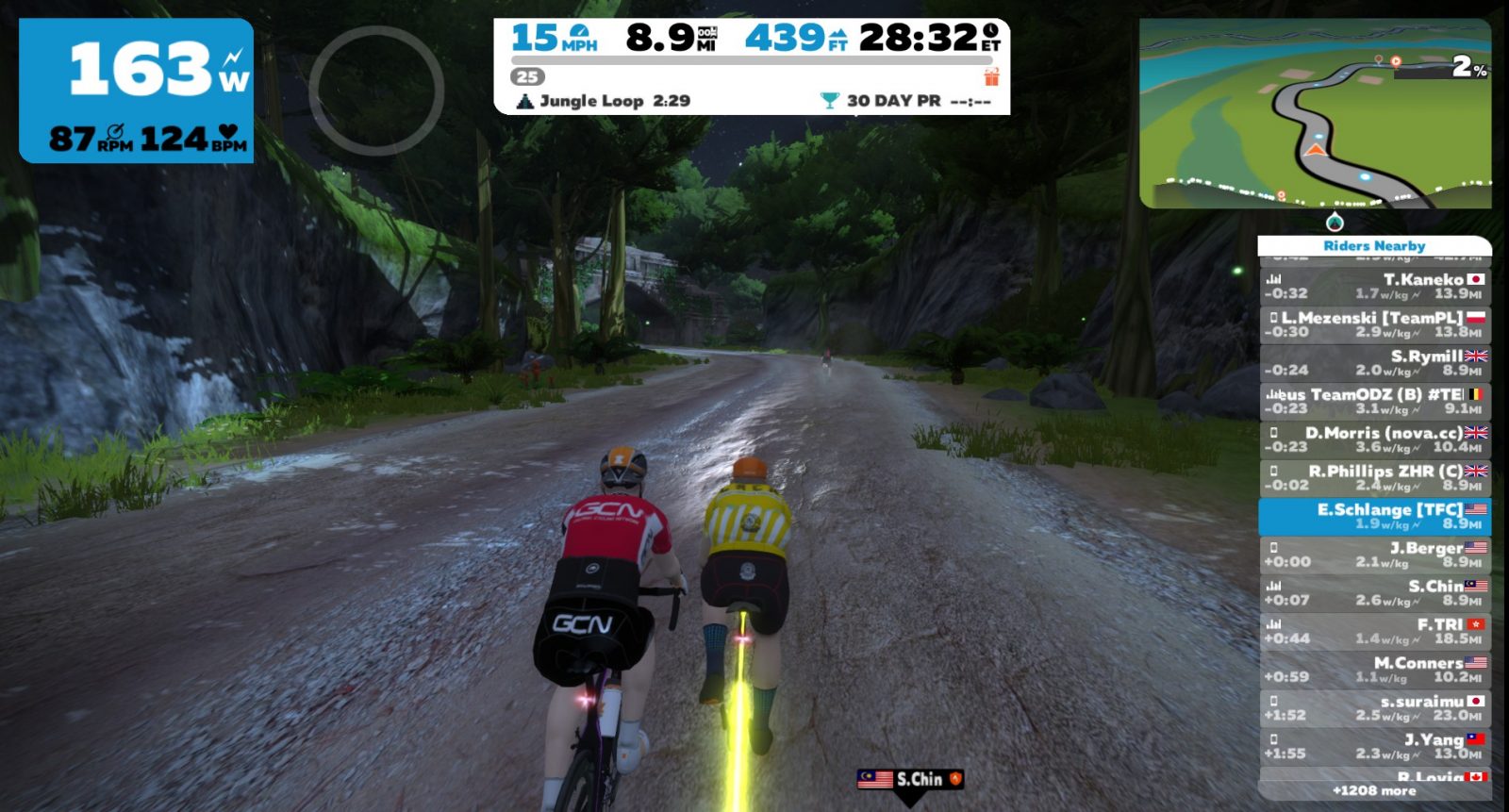This screenshot has width=1509, height=812.
Task: Select R.Phillips ZHR (C) row
Action: 1374,478
